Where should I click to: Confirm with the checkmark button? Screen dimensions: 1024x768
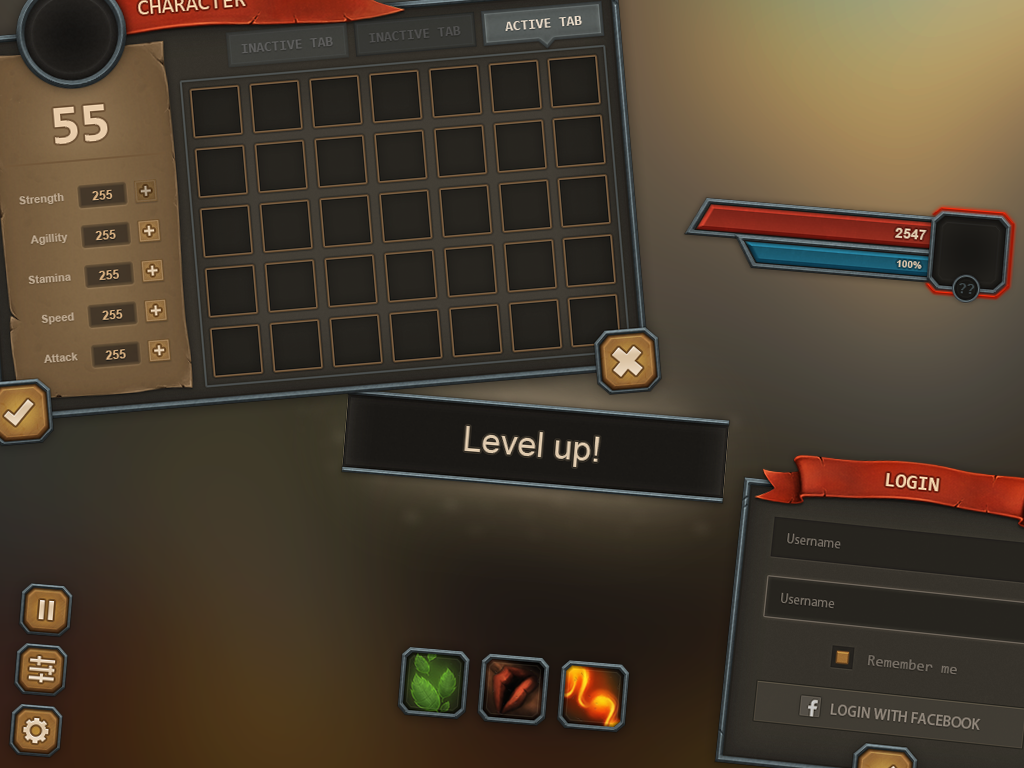[x=19, y=411]
